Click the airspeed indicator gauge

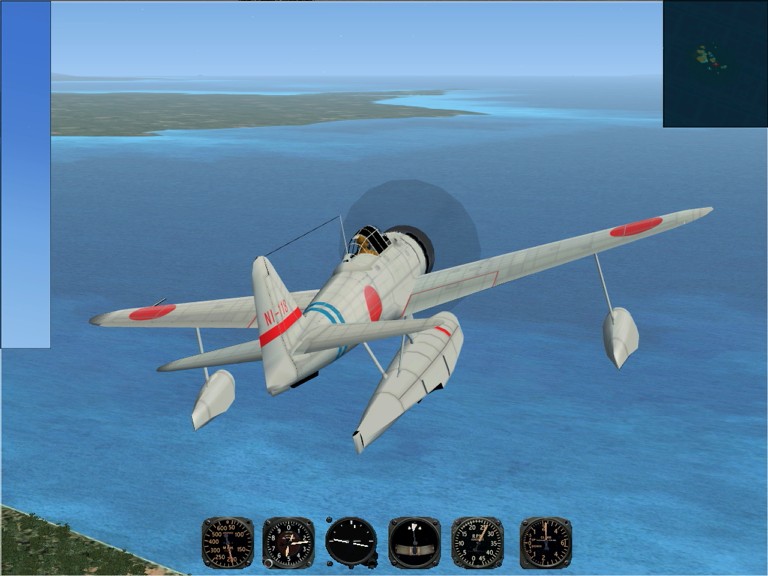coord(227,542)
